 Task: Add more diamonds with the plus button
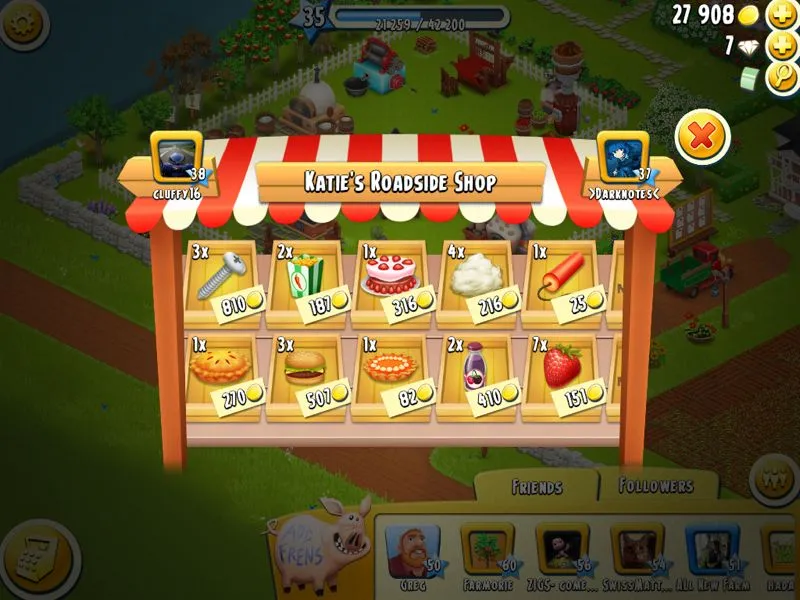pos(781,47)
